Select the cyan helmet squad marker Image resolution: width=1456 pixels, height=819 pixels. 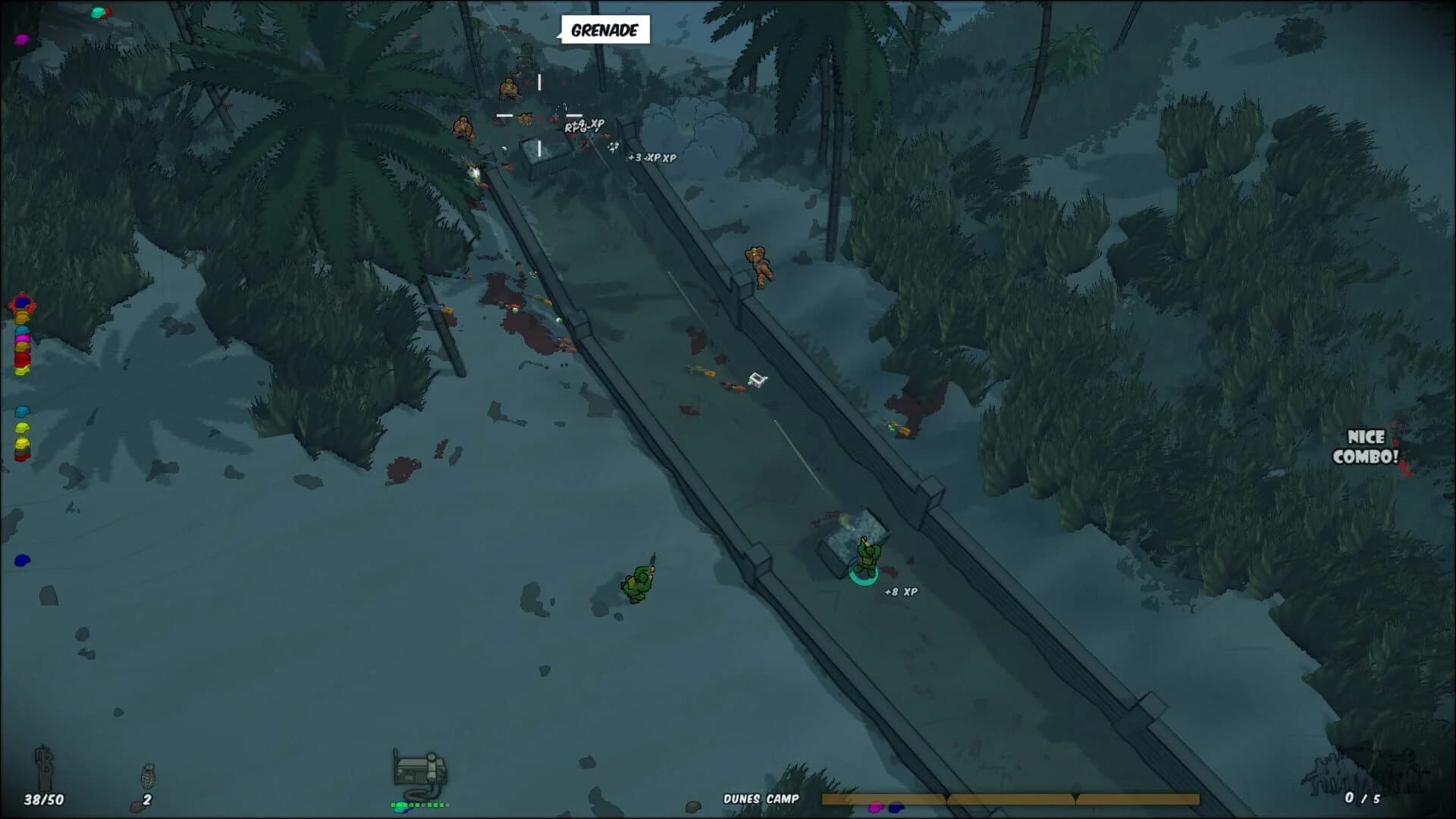[21, 409]
